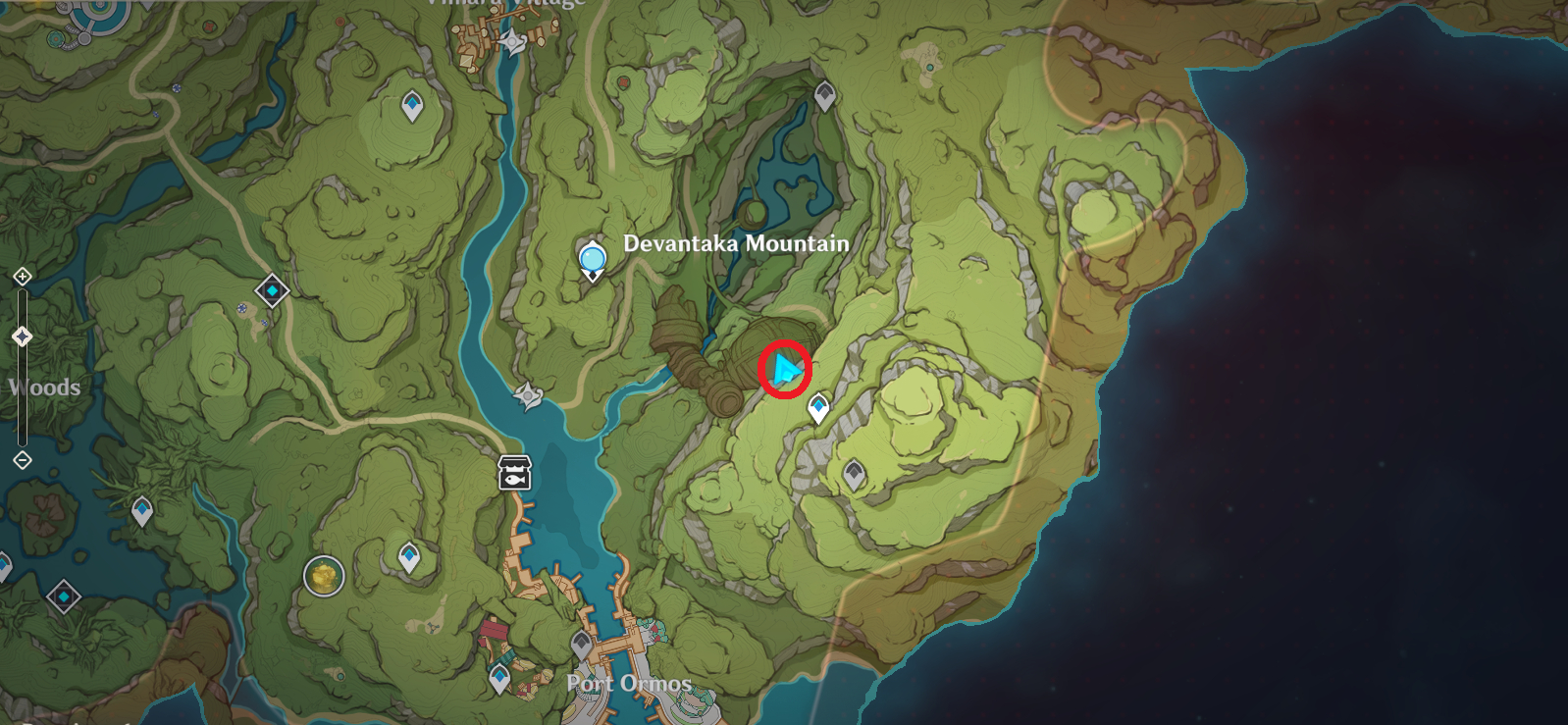The image size is (1568, 725).
Task: Select the blue teleport waypoint in Port Ormos
Action: (499, 677)
